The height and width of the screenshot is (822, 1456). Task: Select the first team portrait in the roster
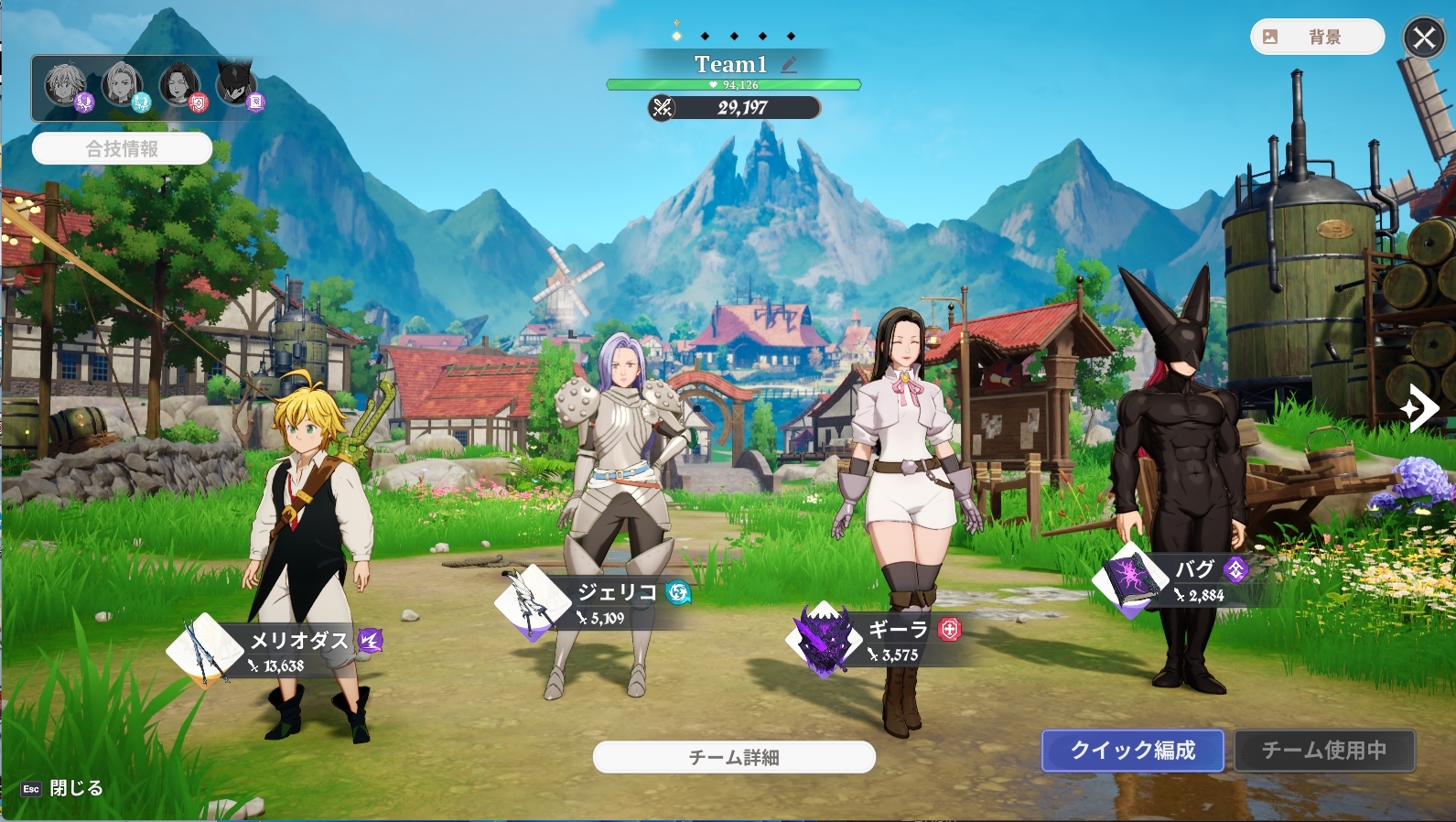click(x=66, y=85)
